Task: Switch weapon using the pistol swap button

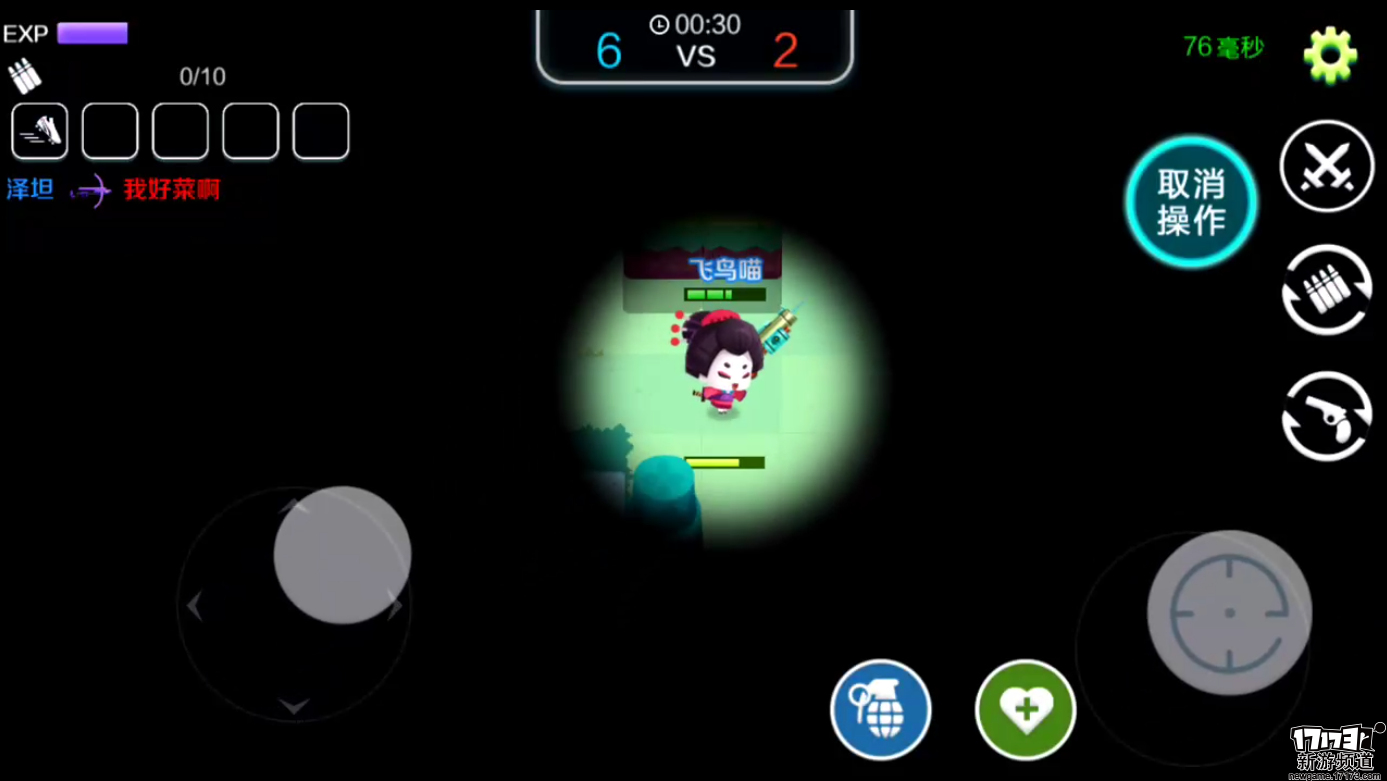Action: tap(1327, 417)
